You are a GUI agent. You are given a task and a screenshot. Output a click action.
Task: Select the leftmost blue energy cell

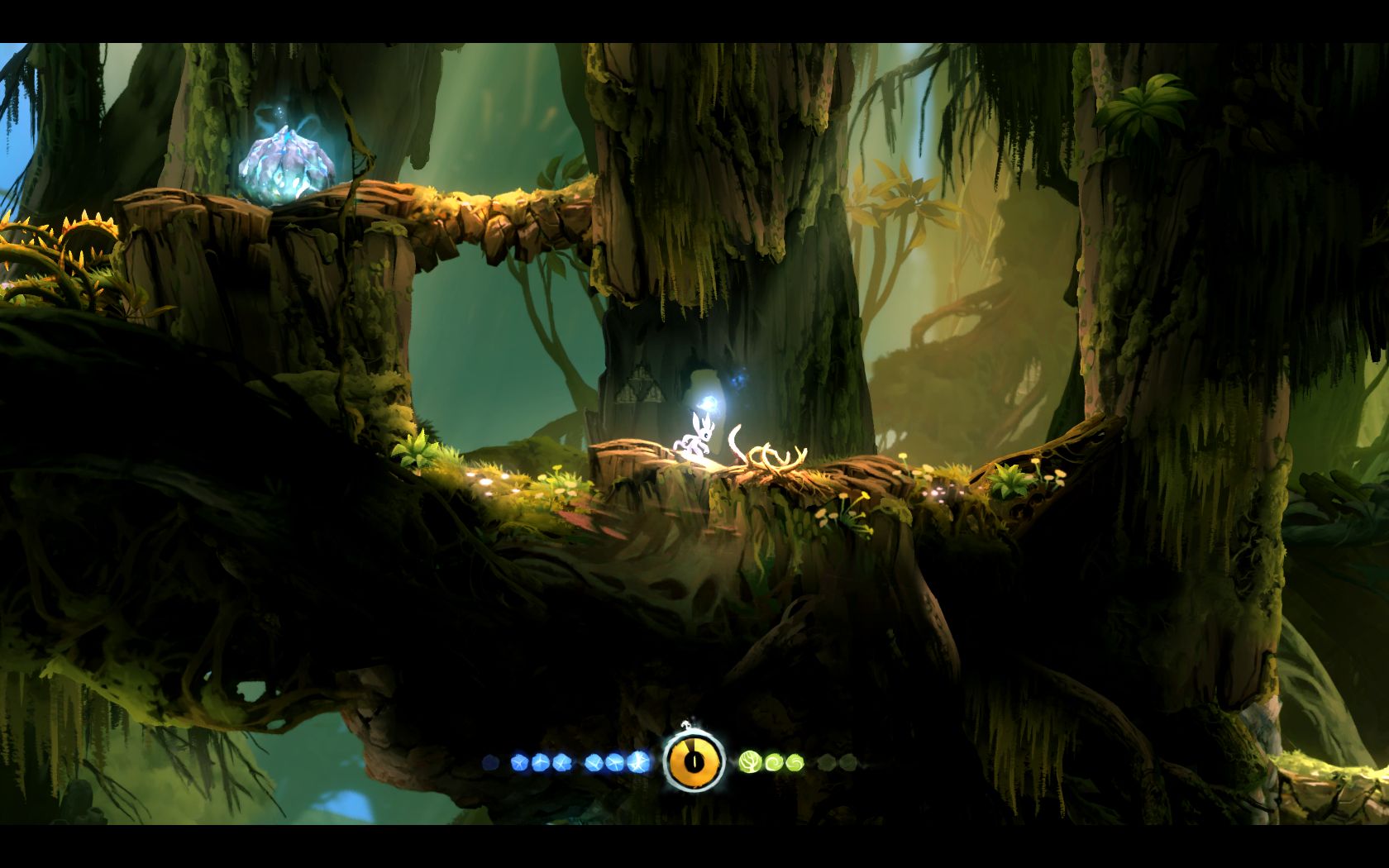click(x=519, y=761)
